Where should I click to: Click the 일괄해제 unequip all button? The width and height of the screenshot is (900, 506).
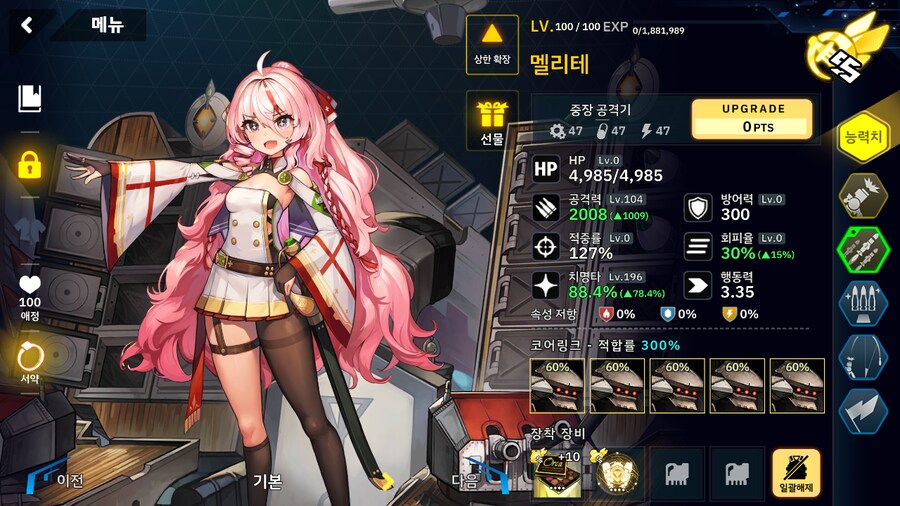pyautogui.click(x=796, y=473)
